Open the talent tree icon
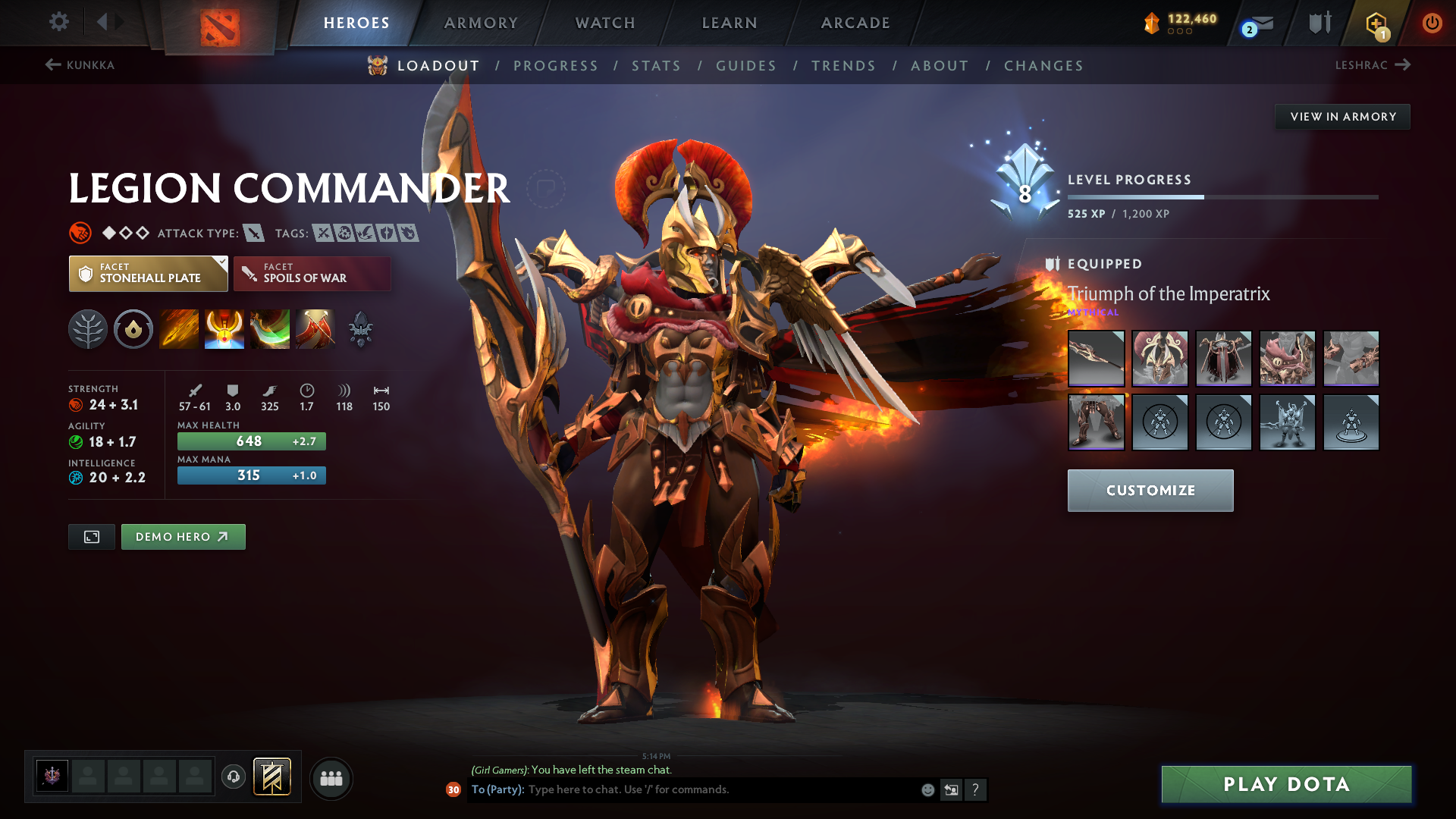 tap(88, 329)
